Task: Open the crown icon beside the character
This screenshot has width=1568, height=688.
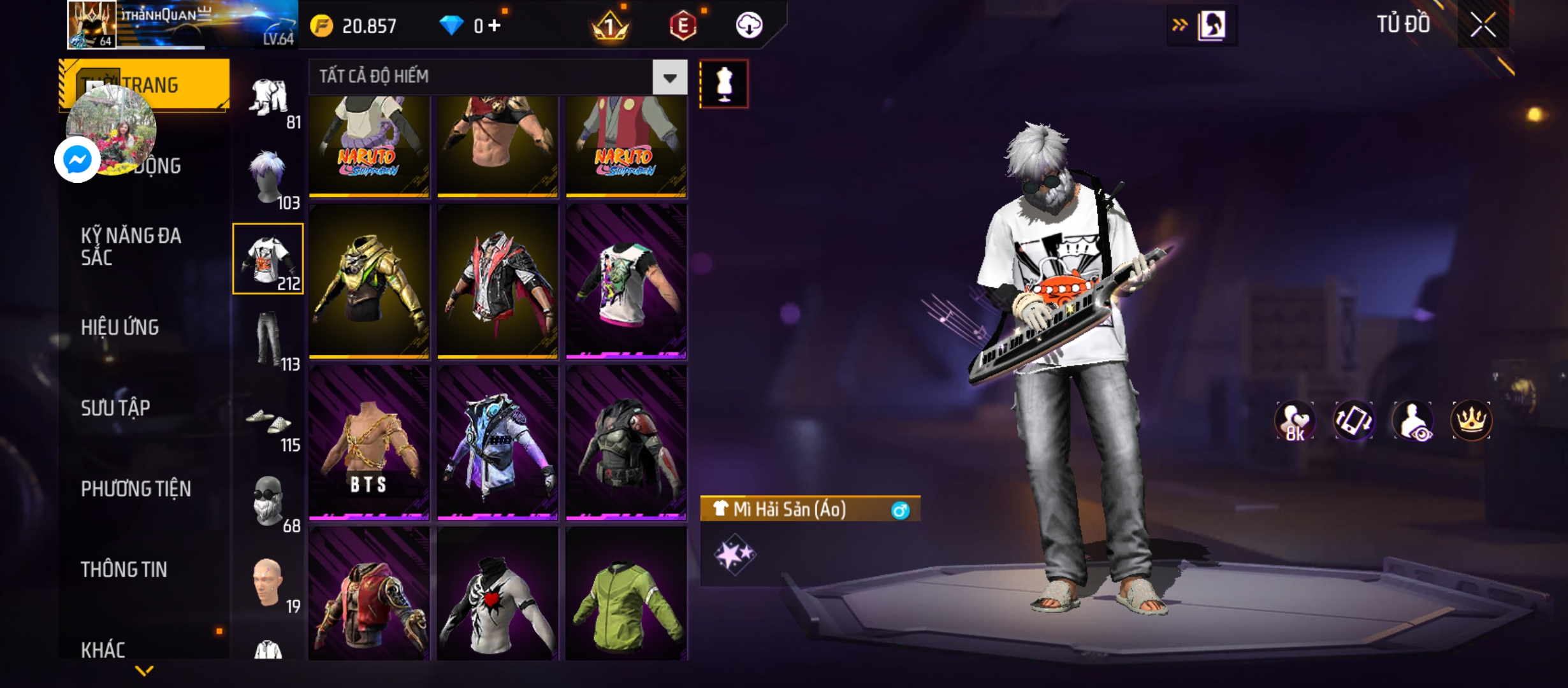Action: point(1471,420)
